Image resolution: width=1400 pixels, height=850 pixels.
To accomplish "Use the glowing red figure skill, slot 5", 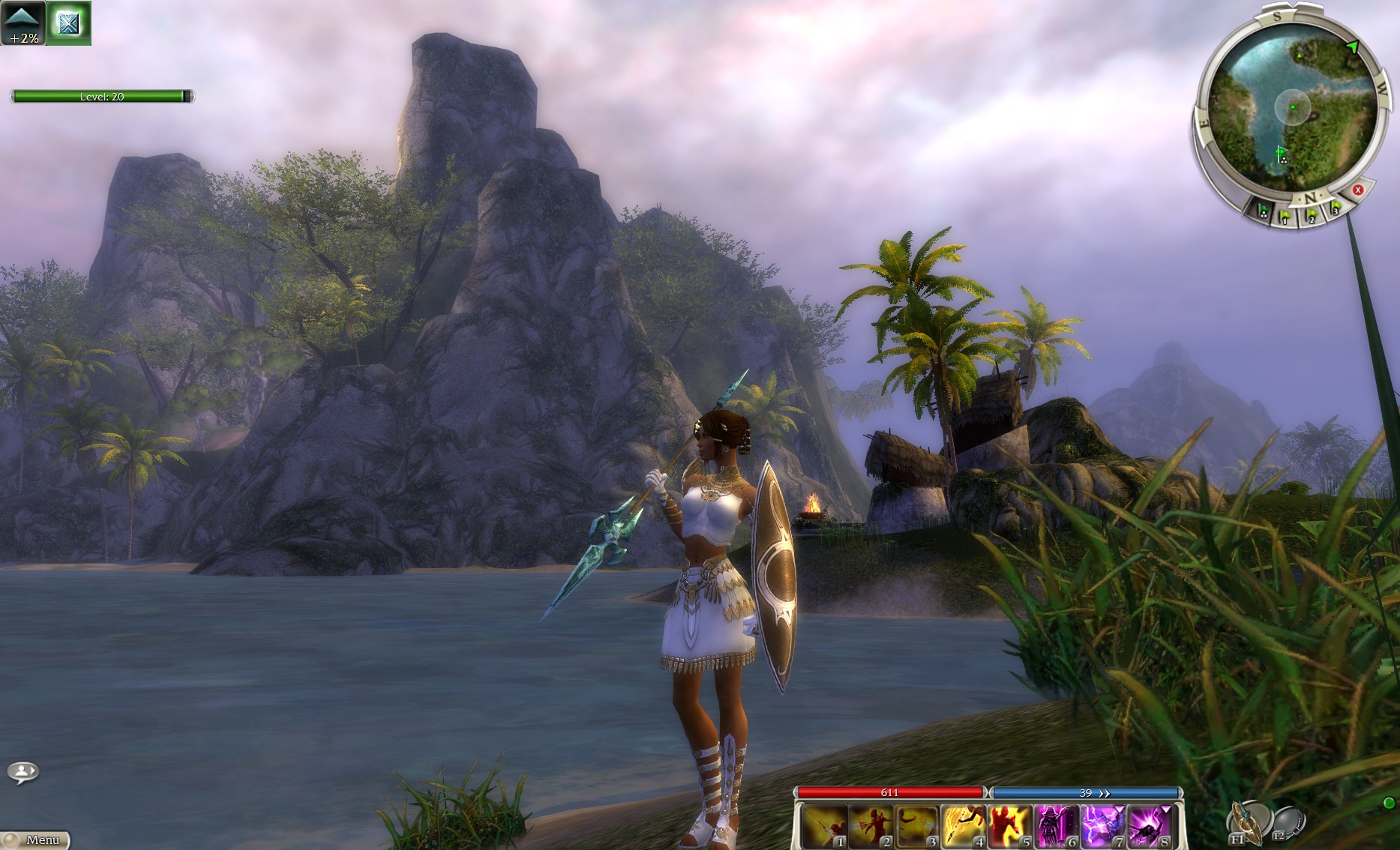I will pyautogui.click(x=1010, y=826).
